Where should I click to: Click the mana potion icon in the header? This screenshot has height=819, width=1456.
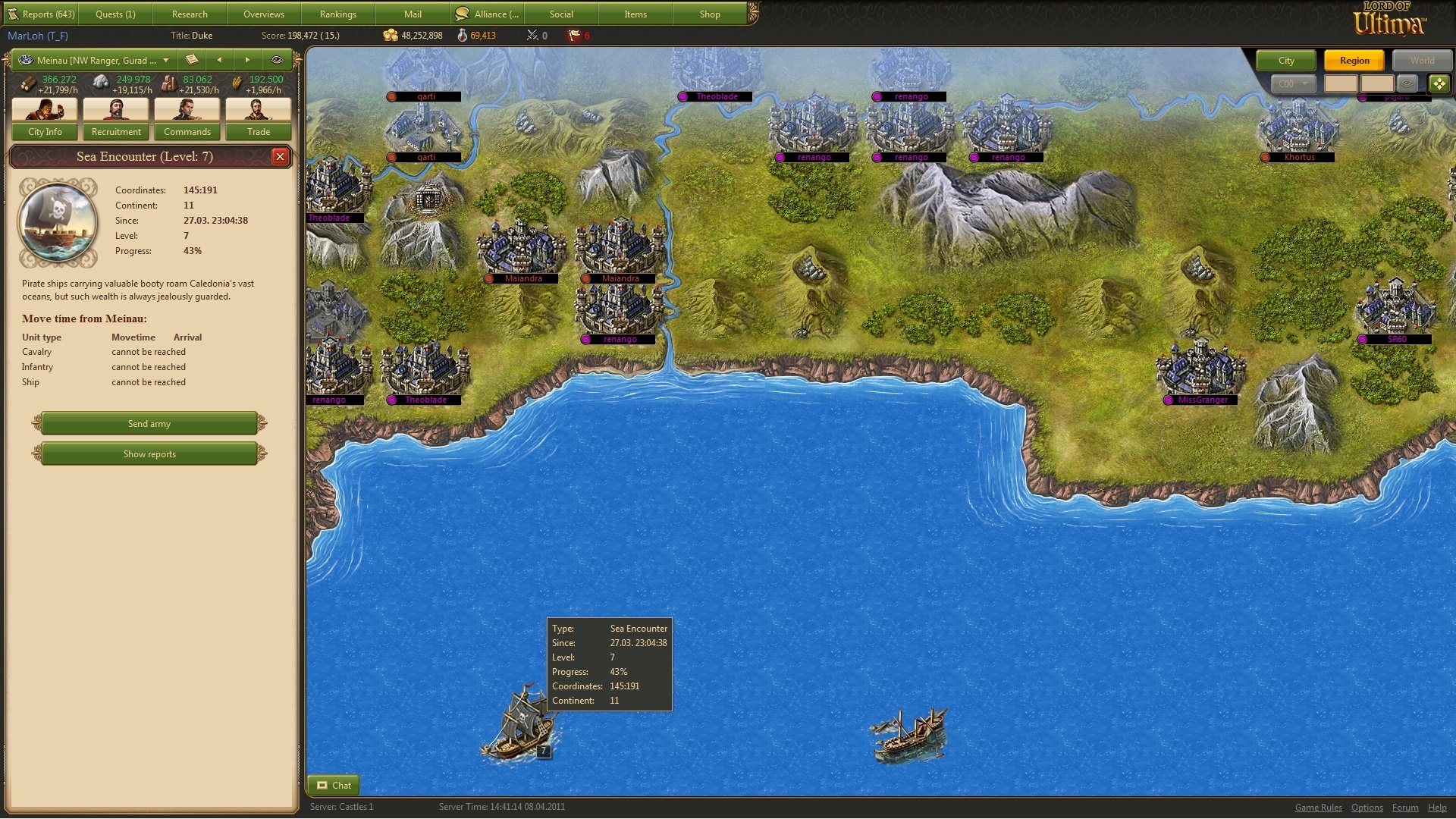tap(462, 35)
